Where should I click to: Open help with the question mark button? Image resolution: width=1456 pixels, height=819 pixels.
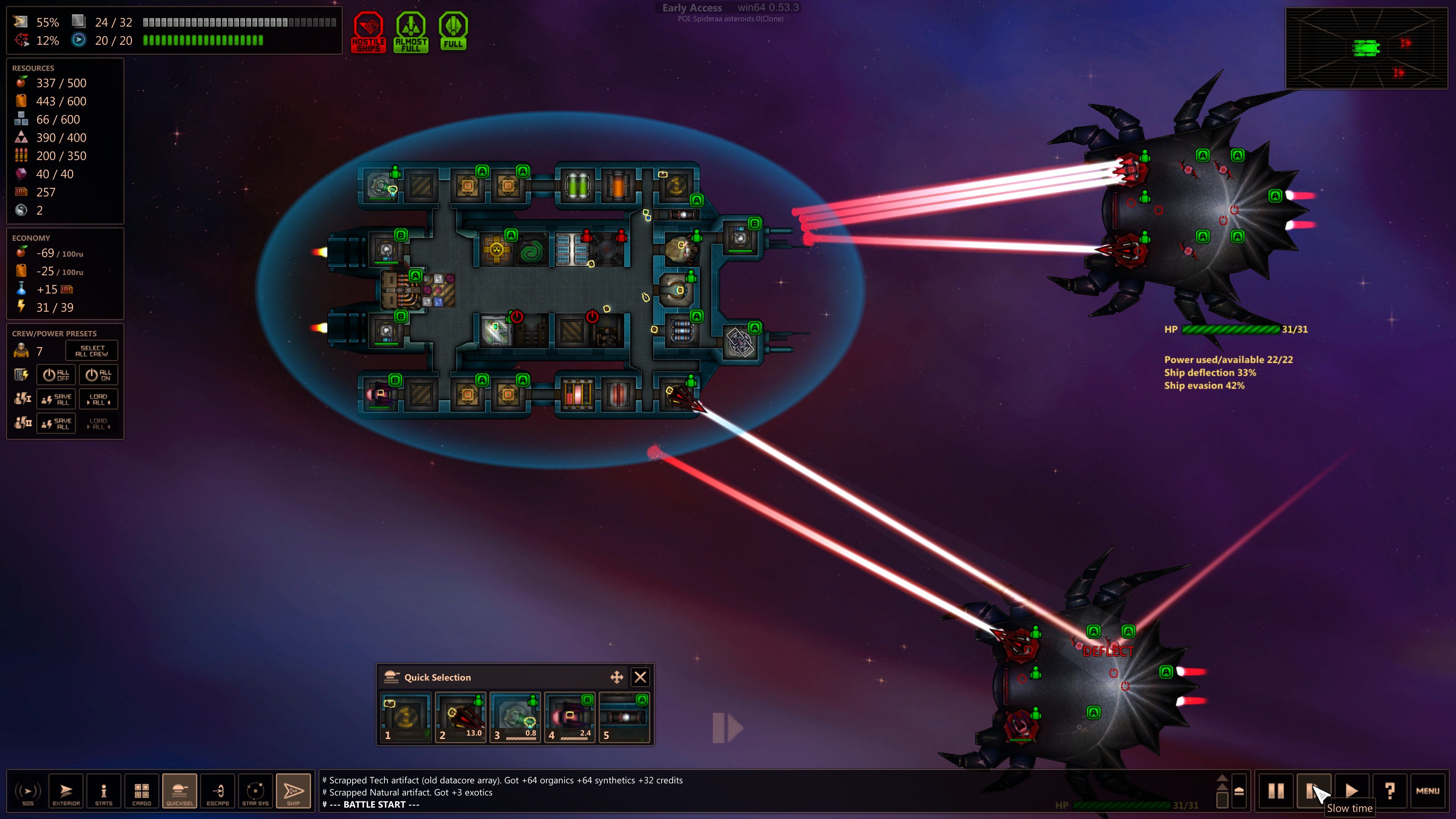point(1390,791)
